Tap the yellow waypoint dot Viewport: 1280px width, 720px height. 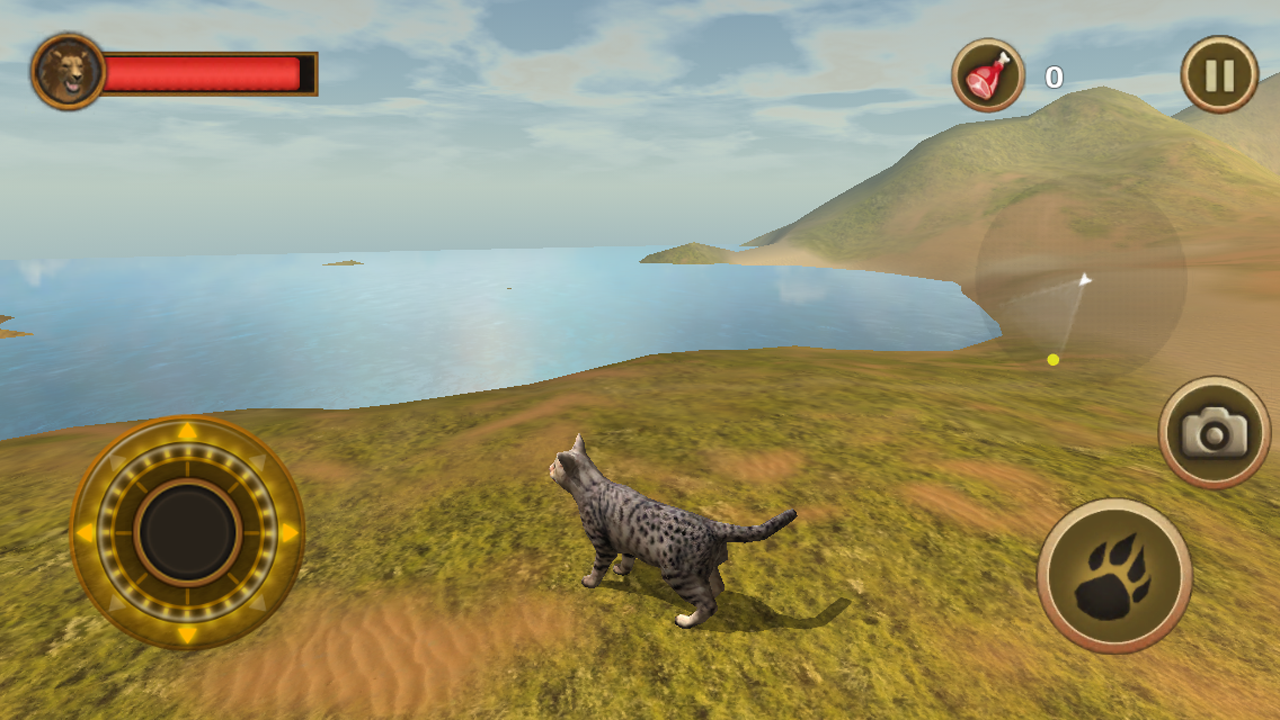[1053, 358]
